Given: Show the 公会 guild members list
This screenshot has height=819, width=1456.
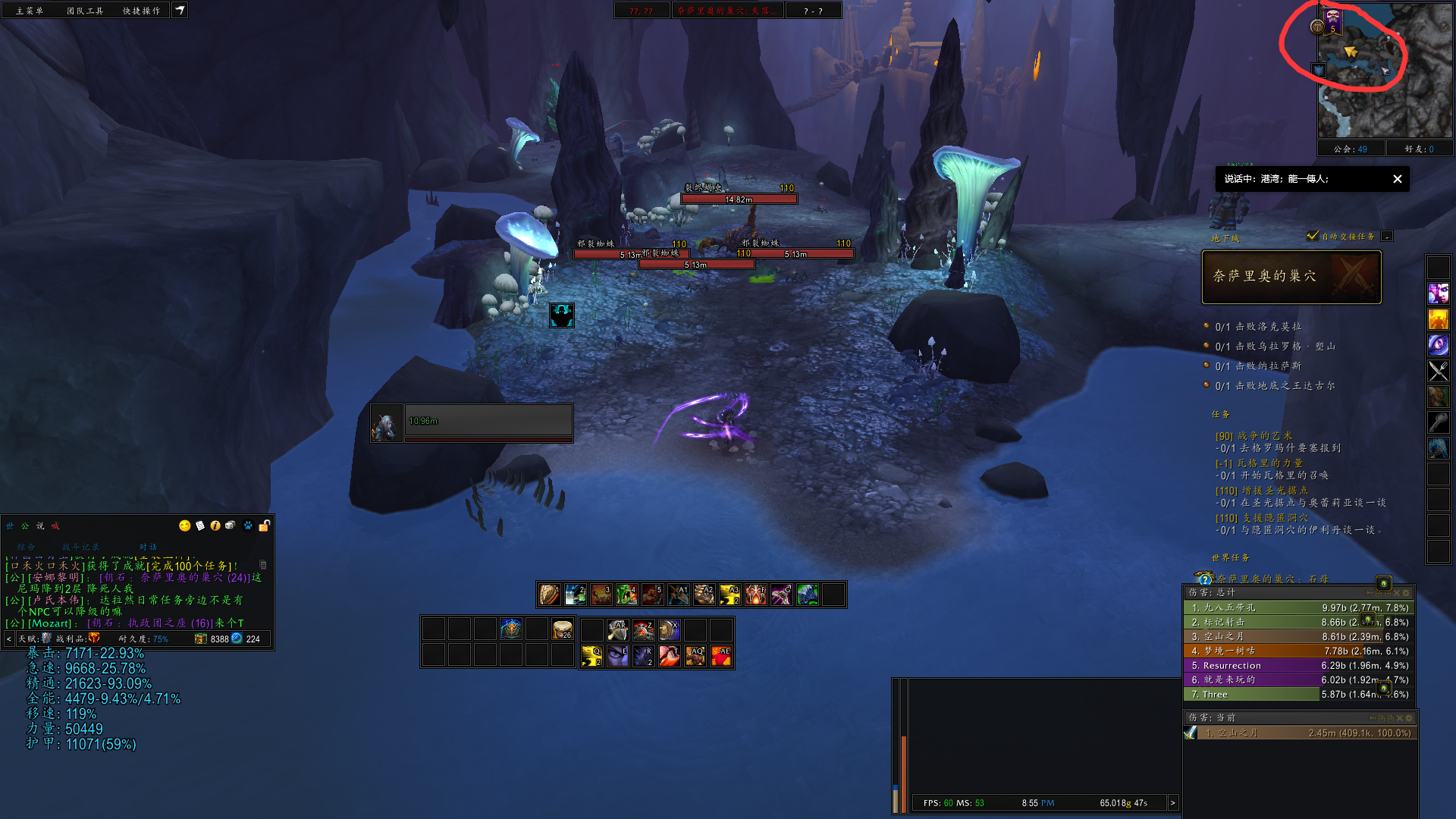Looking at the screenshot, I should pos(1351,149).
